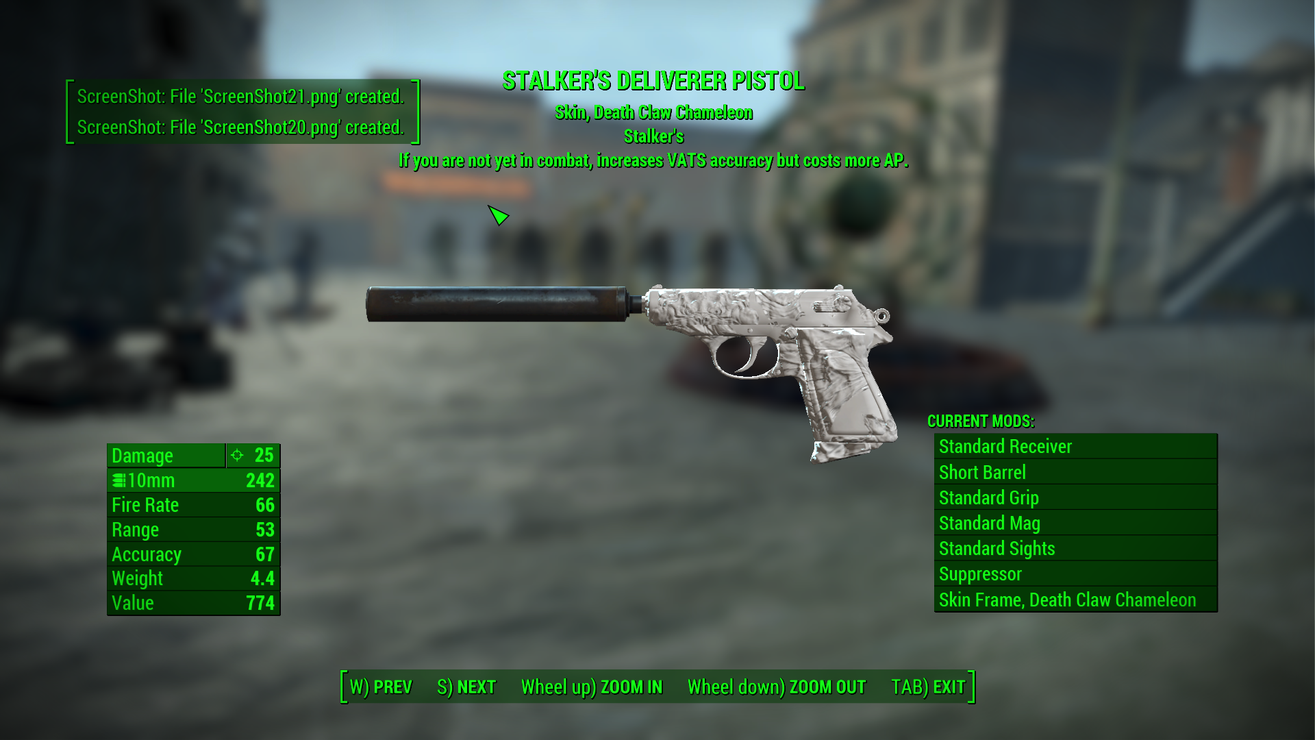
Task: Go to the previous item with PREV
Action: [381, 687]
